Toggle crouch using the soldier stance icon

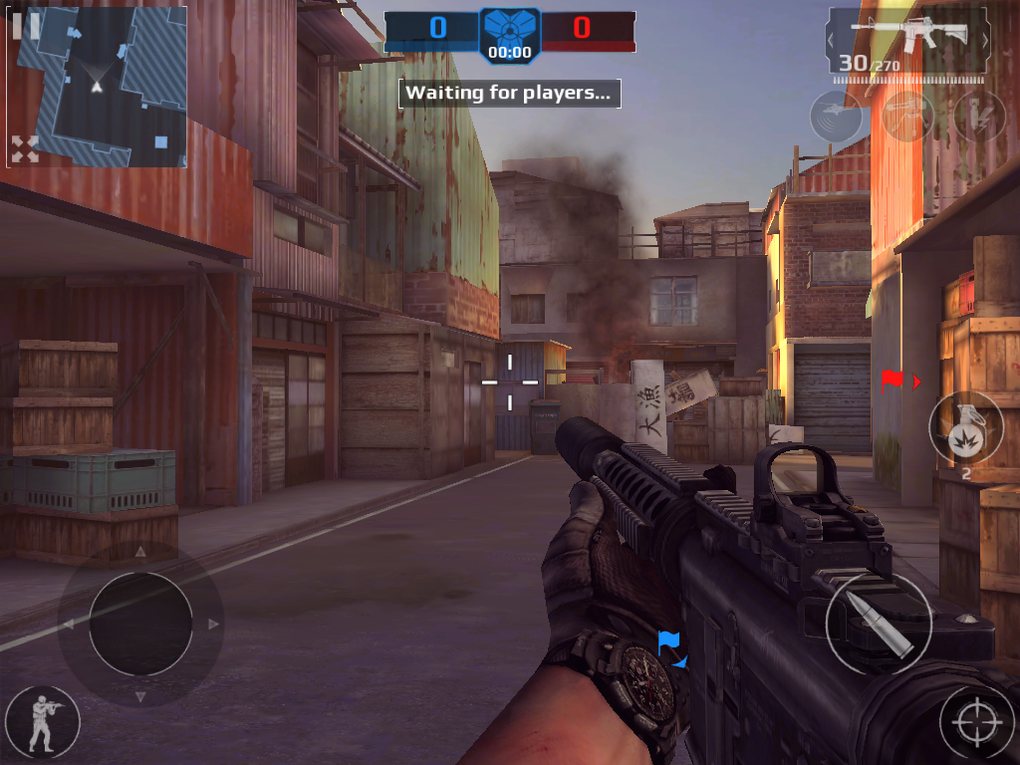42,721
